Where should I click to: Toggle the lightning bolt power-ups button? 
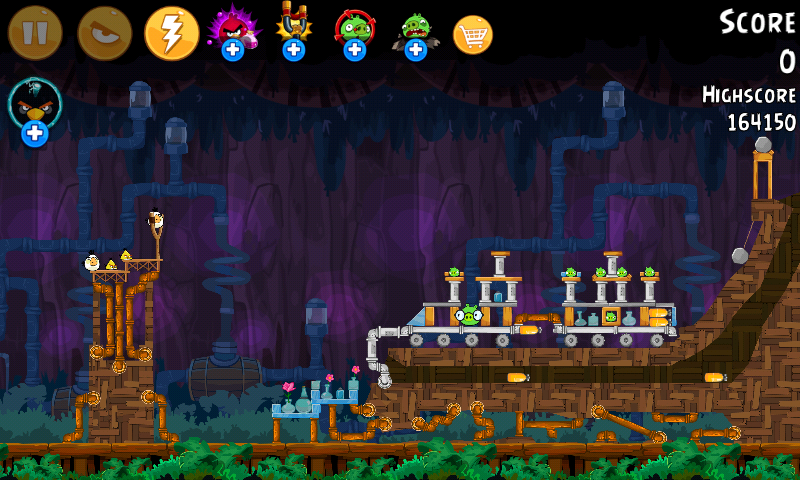(172, 33)
